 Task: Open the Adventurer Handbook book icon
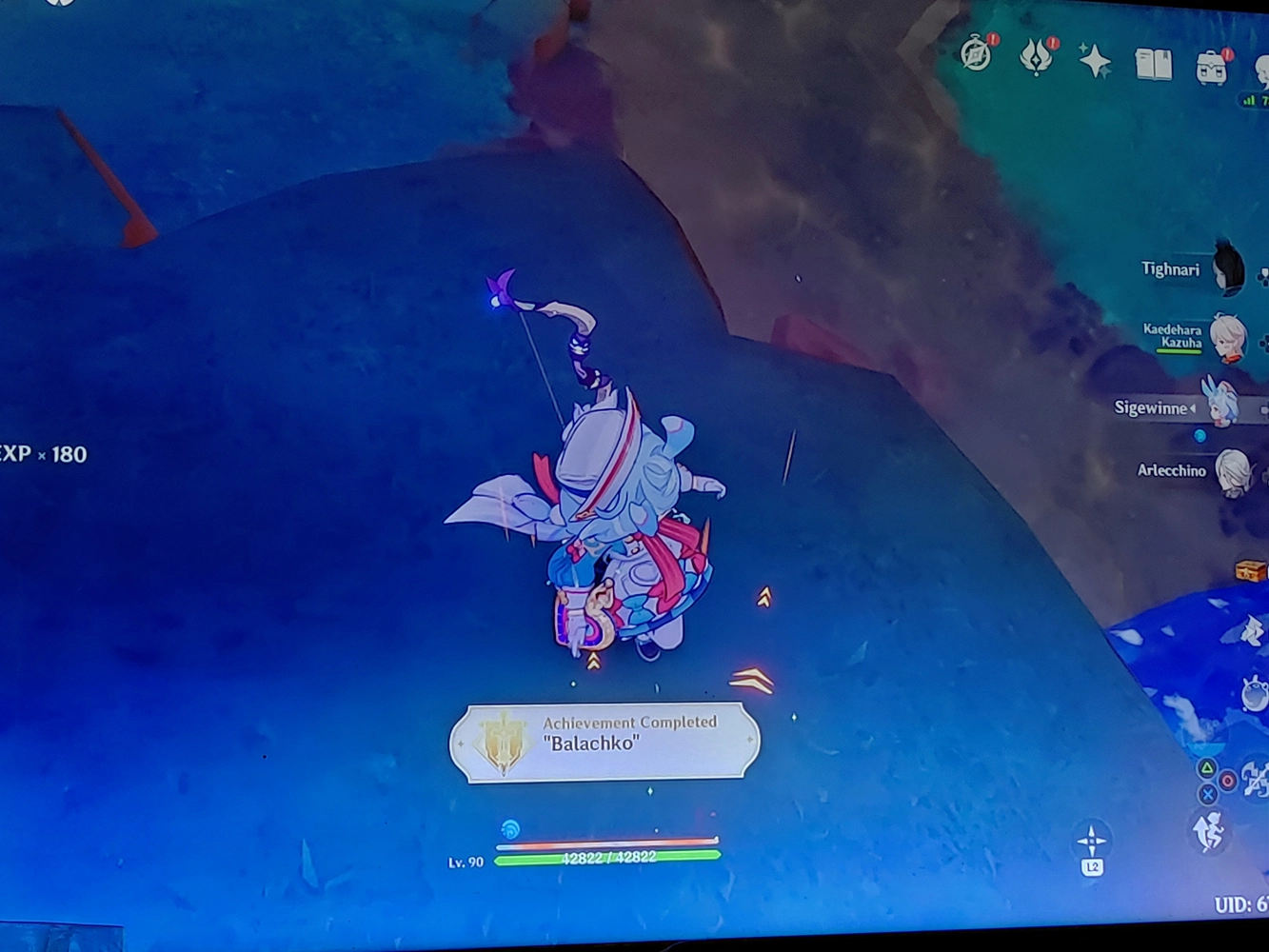1154,65
